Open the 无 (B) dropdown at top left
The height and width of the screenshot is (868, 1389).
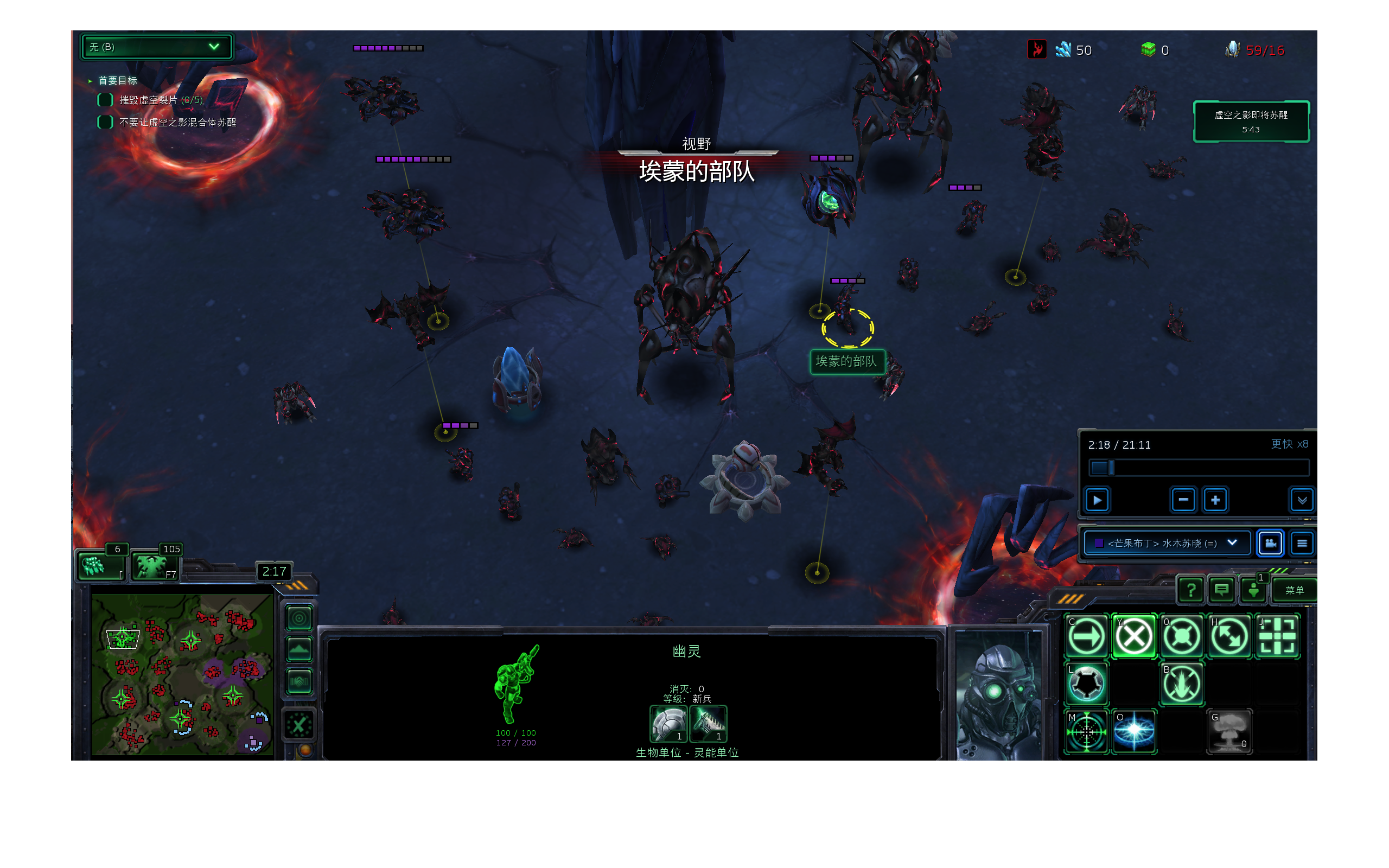coord(156,47)
